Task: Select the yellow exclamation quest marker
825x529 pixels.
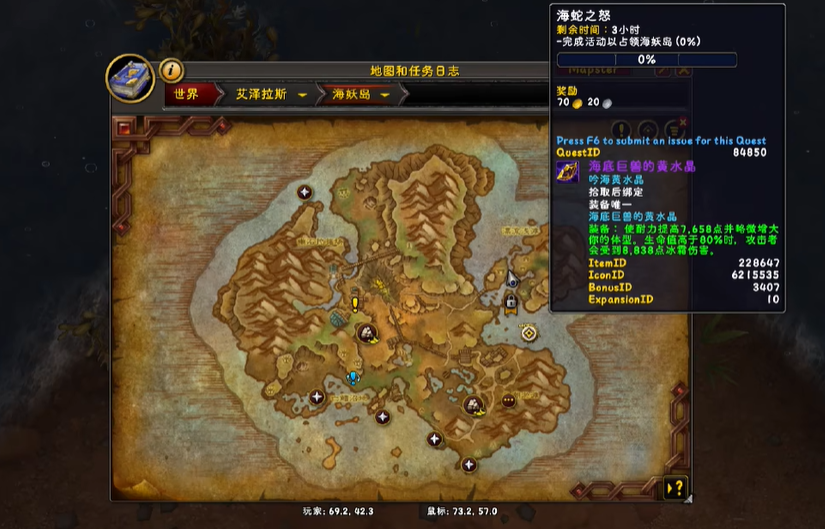Action: coord(354,304)
